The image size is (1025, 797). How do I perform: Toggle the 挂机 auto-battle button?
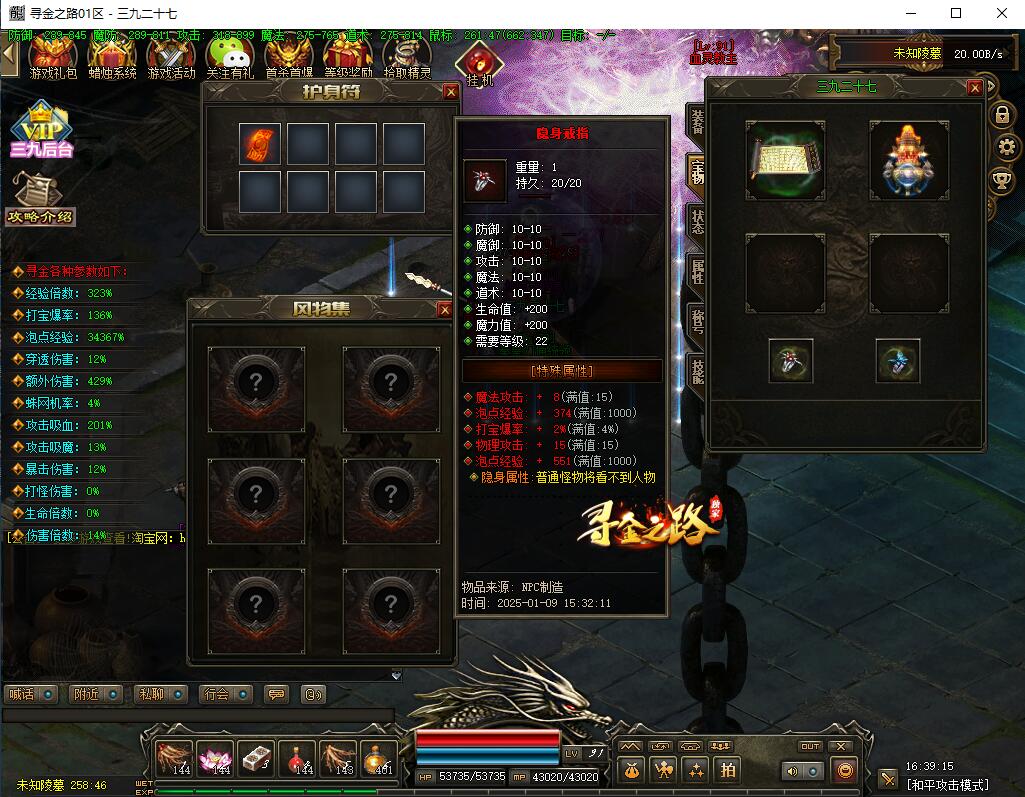click(x=479, y=62)
